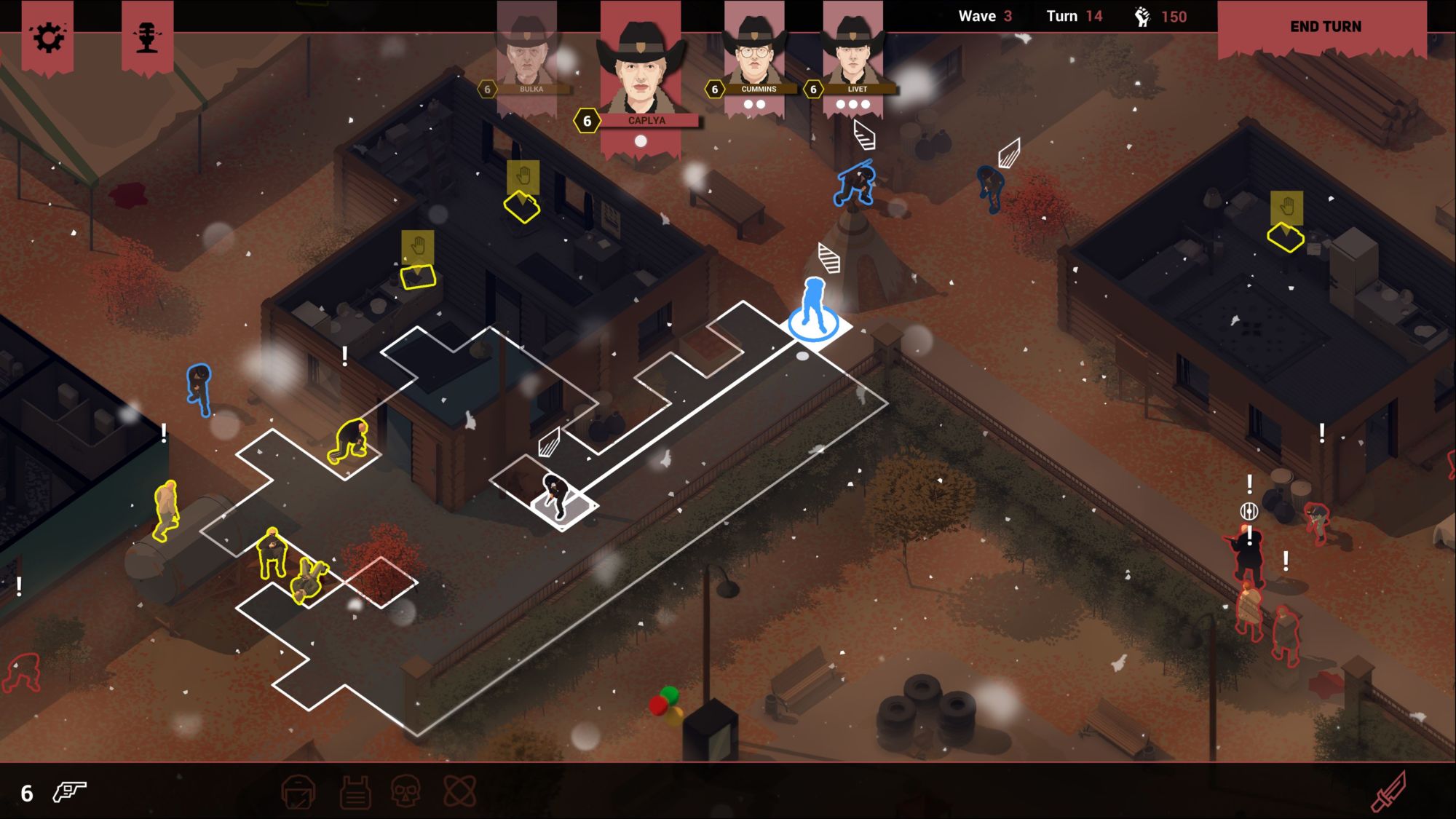The height and width of the screenshot is (819, 1456).
Task: Activate the helmet ability icon
Action: (x=298, y=791)
